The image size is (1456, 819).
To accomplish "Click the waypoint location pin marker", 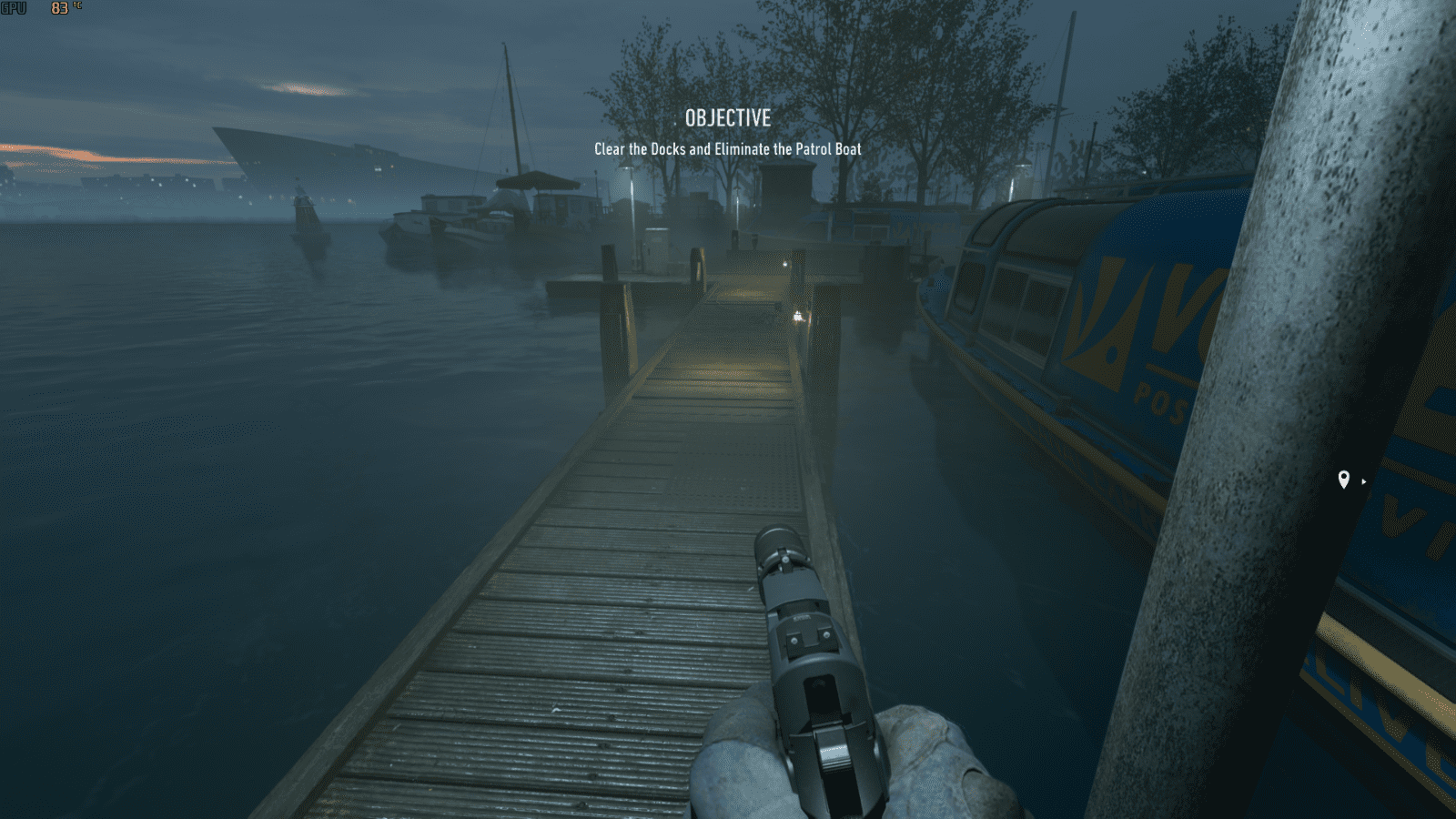I will click(x=1345, y=480).
